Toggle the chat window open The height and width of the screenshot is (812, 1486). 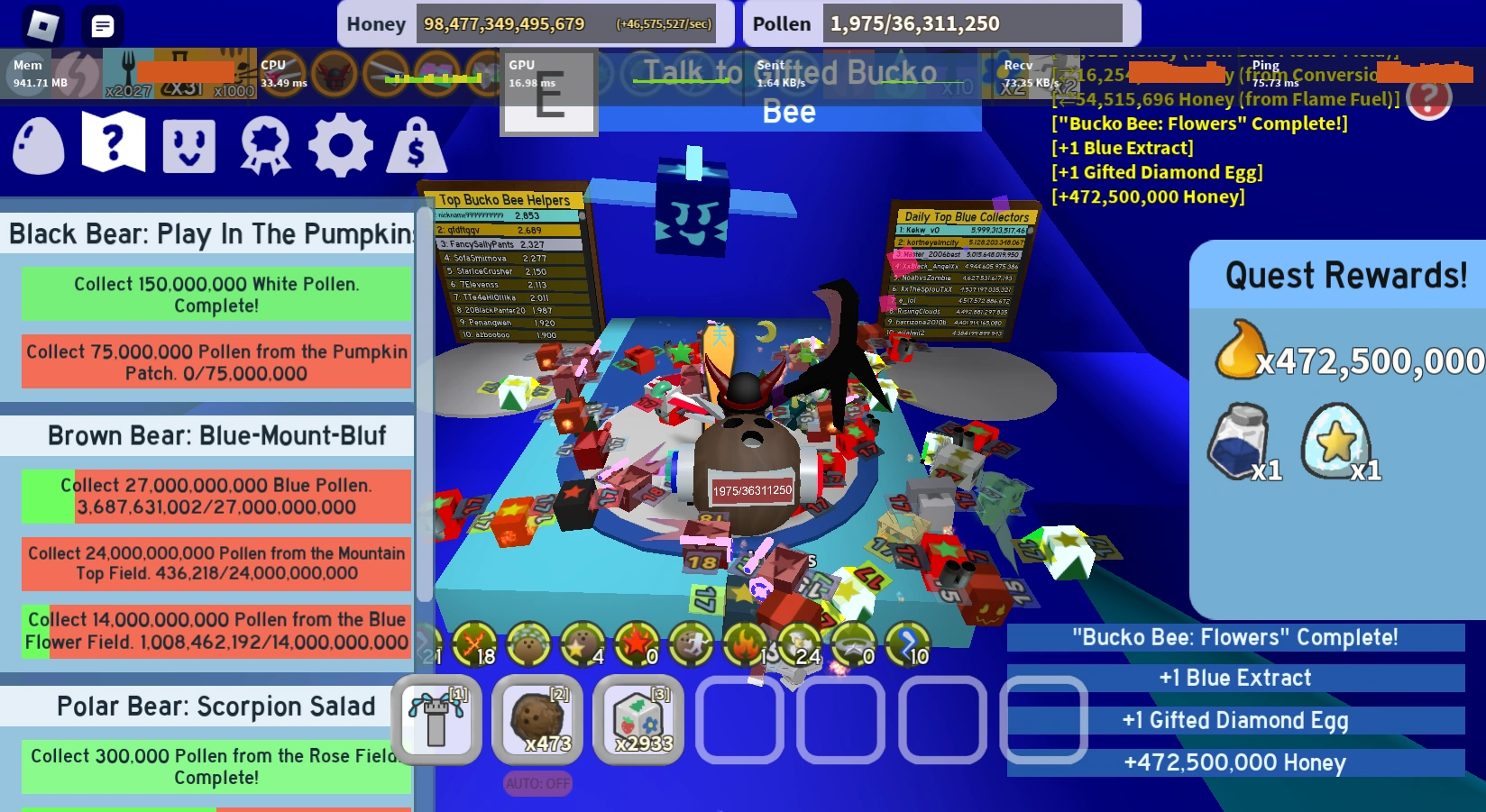click(102, 25)
